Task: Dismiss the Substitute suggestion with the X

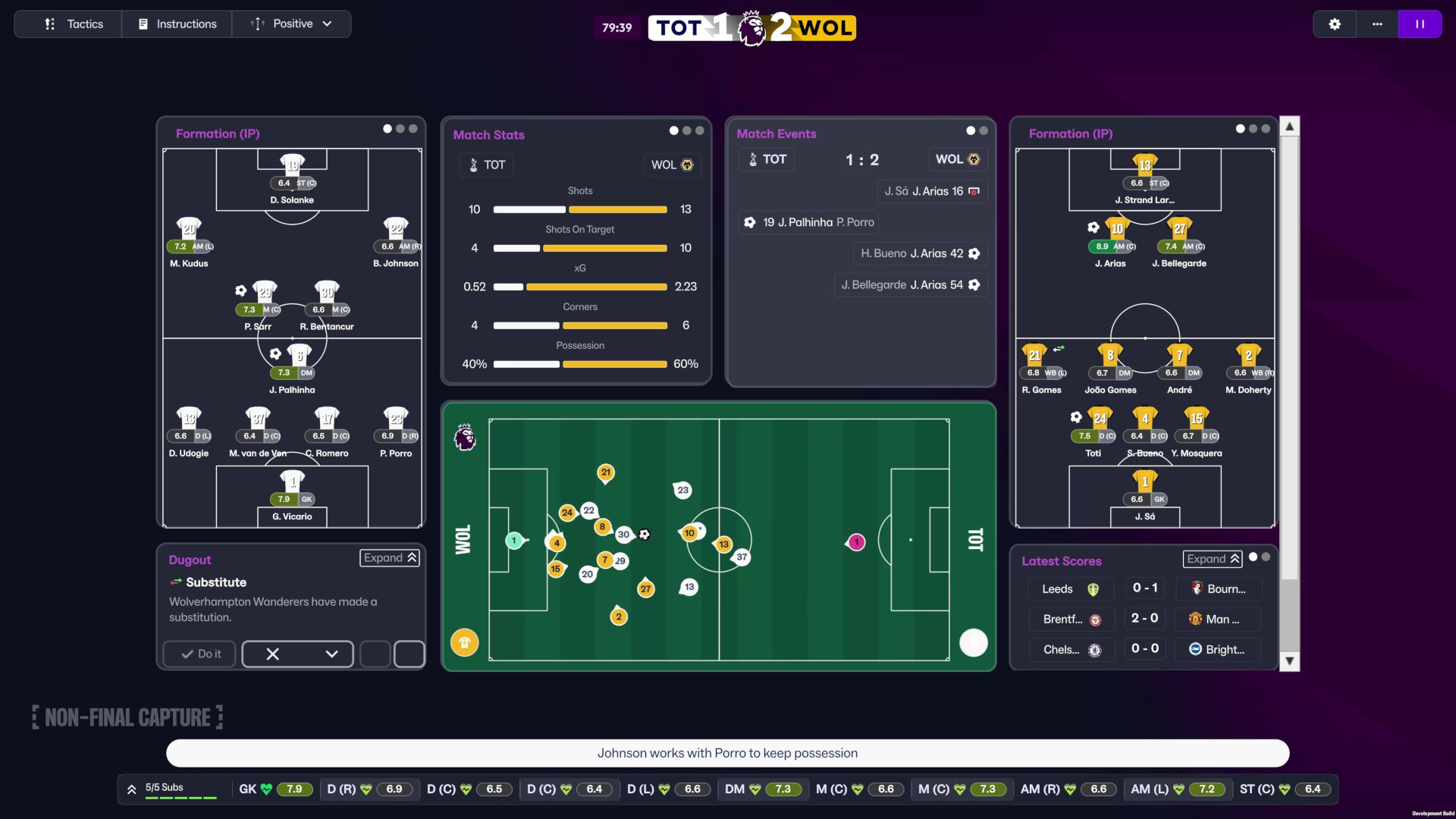Action: tap(272, 654)
